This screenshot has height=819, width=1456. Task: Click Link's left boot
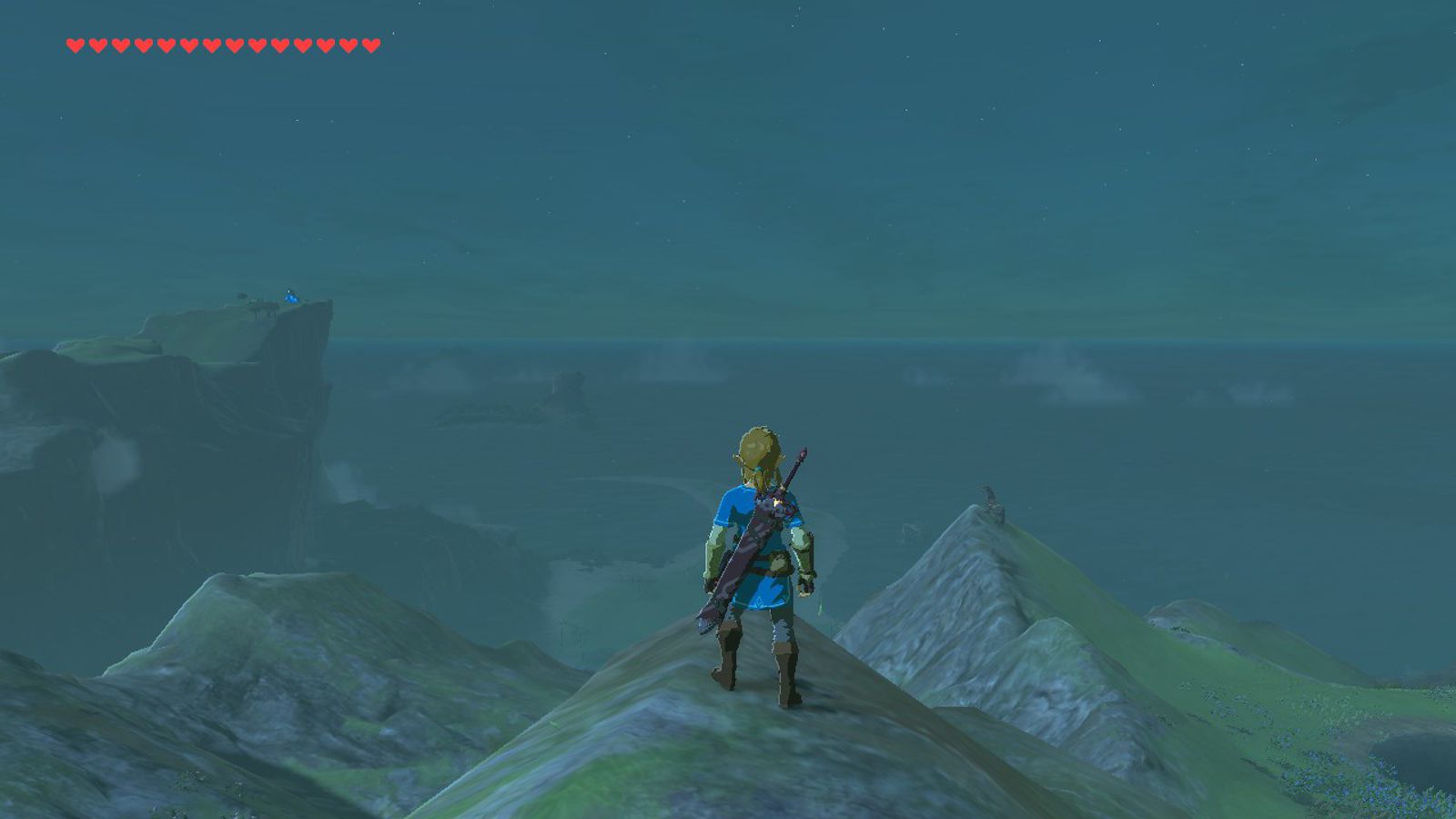pyautogui.click(x=785, y=672)
